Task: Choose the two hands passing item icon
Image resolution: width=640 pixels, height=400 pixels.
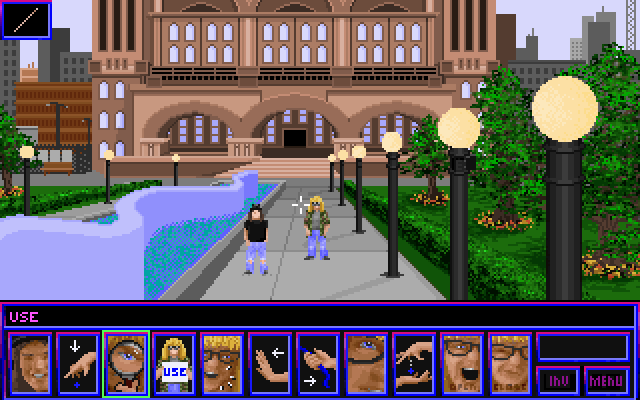Action: tap(414, 364)
